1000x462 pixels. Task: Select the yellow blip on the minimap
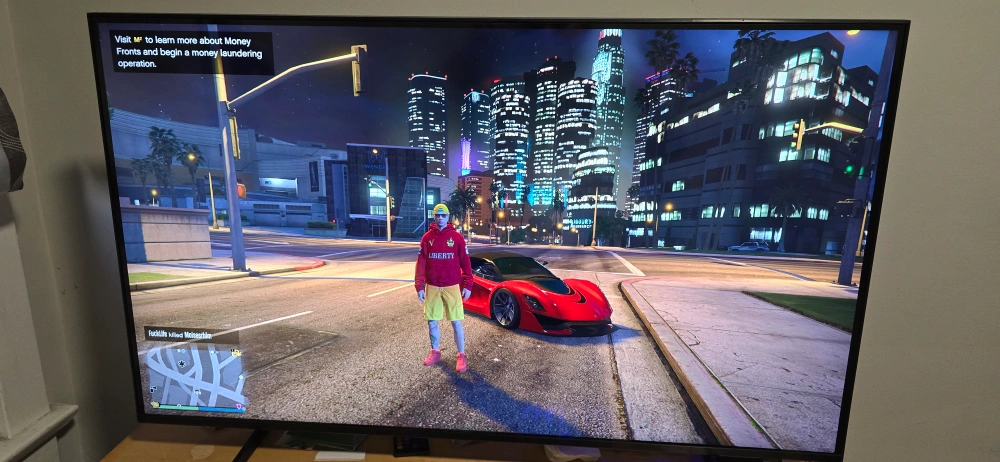coord(236,352)
